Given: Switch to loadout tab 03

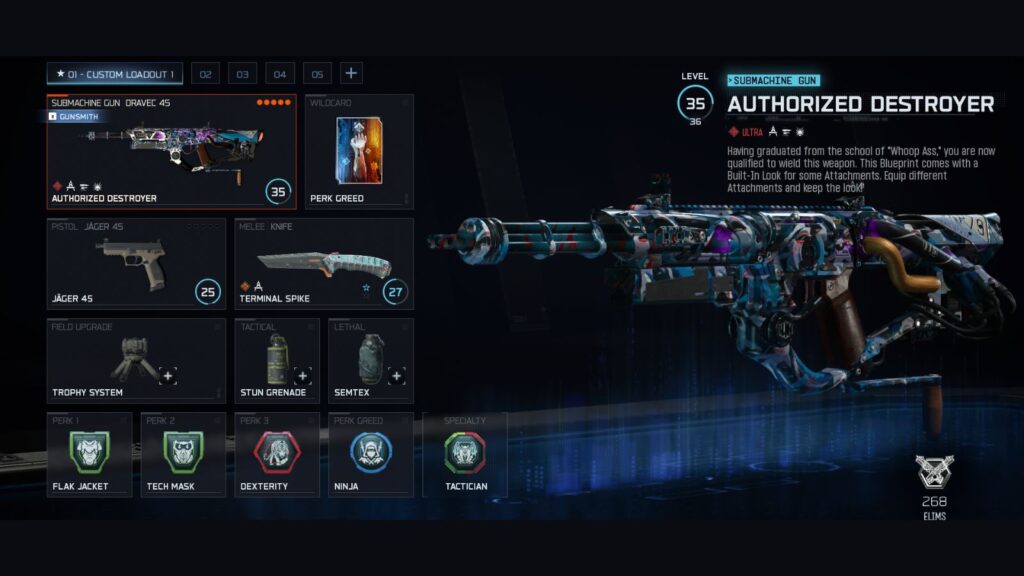Looking at the screenshot, I should coord(242,74).
